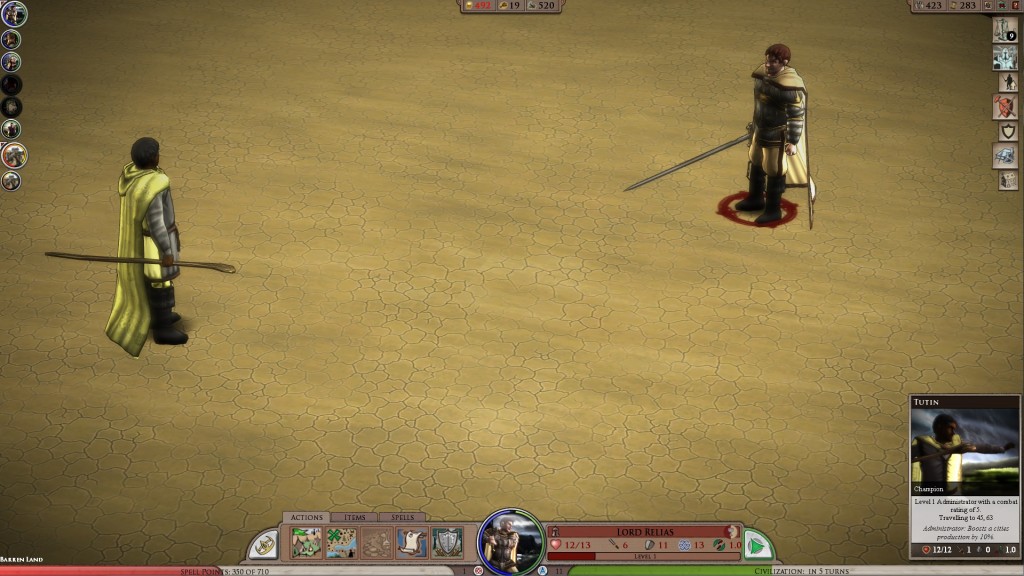Click the plain shield icon on right sidebar
1024x576 pixels.
(1007, 131)
